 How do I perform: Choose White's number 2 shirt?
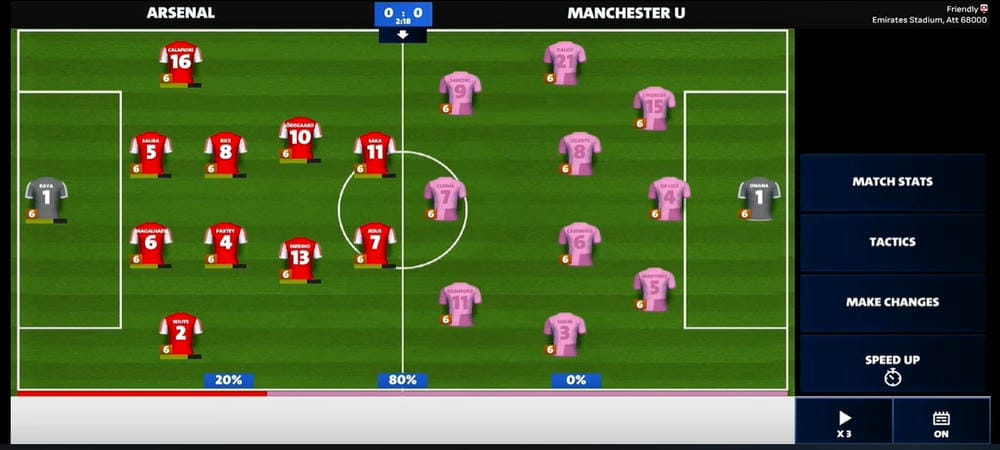pyautogui.click(x=181, y=334)
